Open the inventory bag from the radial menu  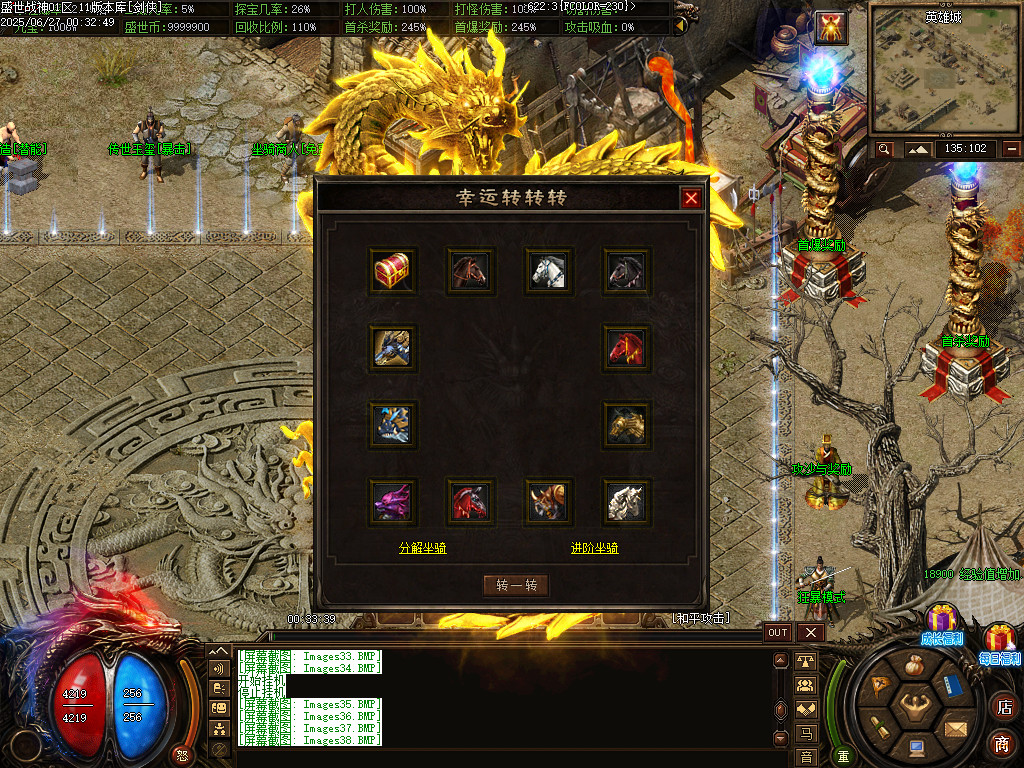coord(914,666)
